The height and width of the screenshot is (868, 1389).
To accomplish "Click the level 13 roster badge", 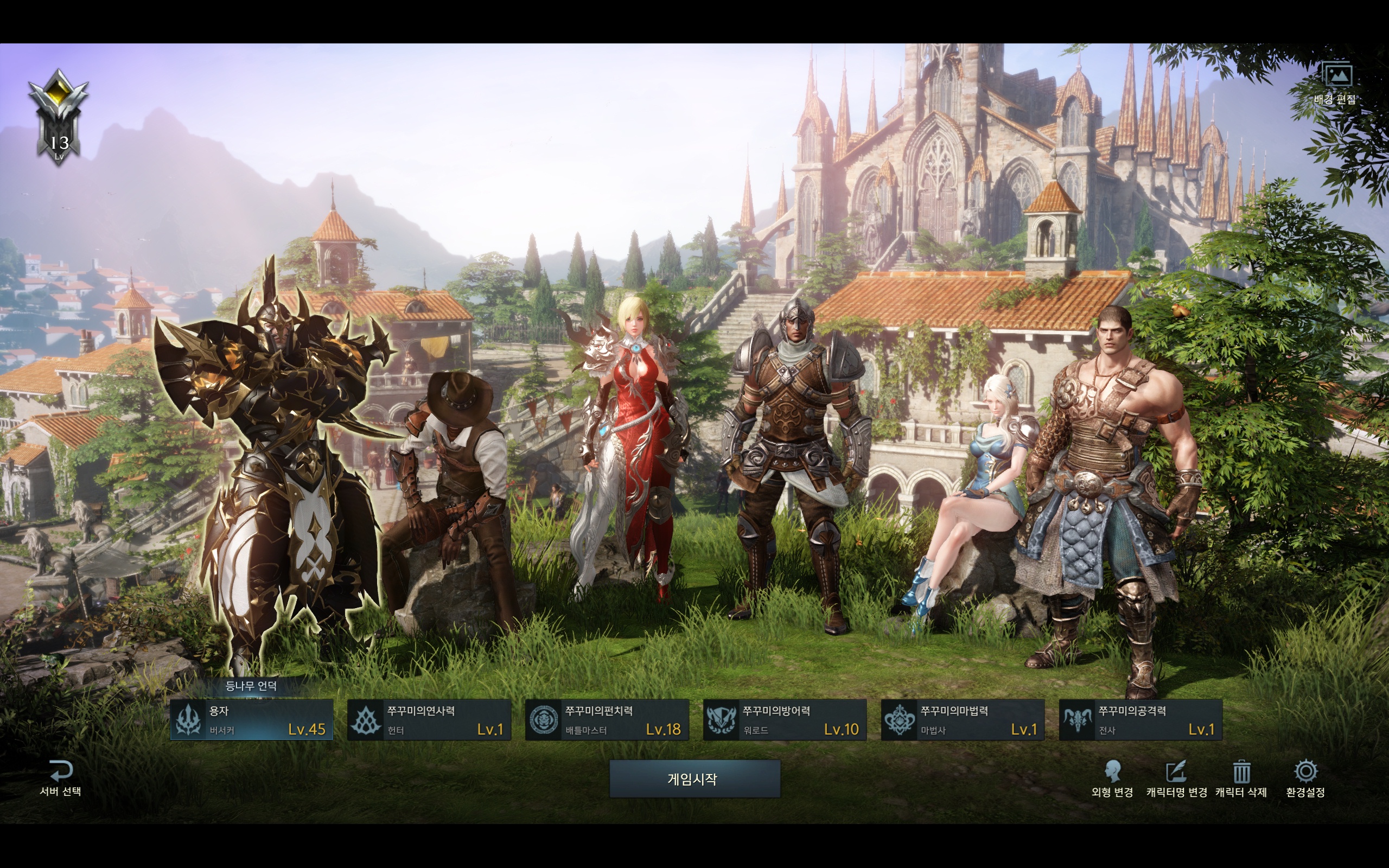I will pyautogui.click(x=59, y=118).
